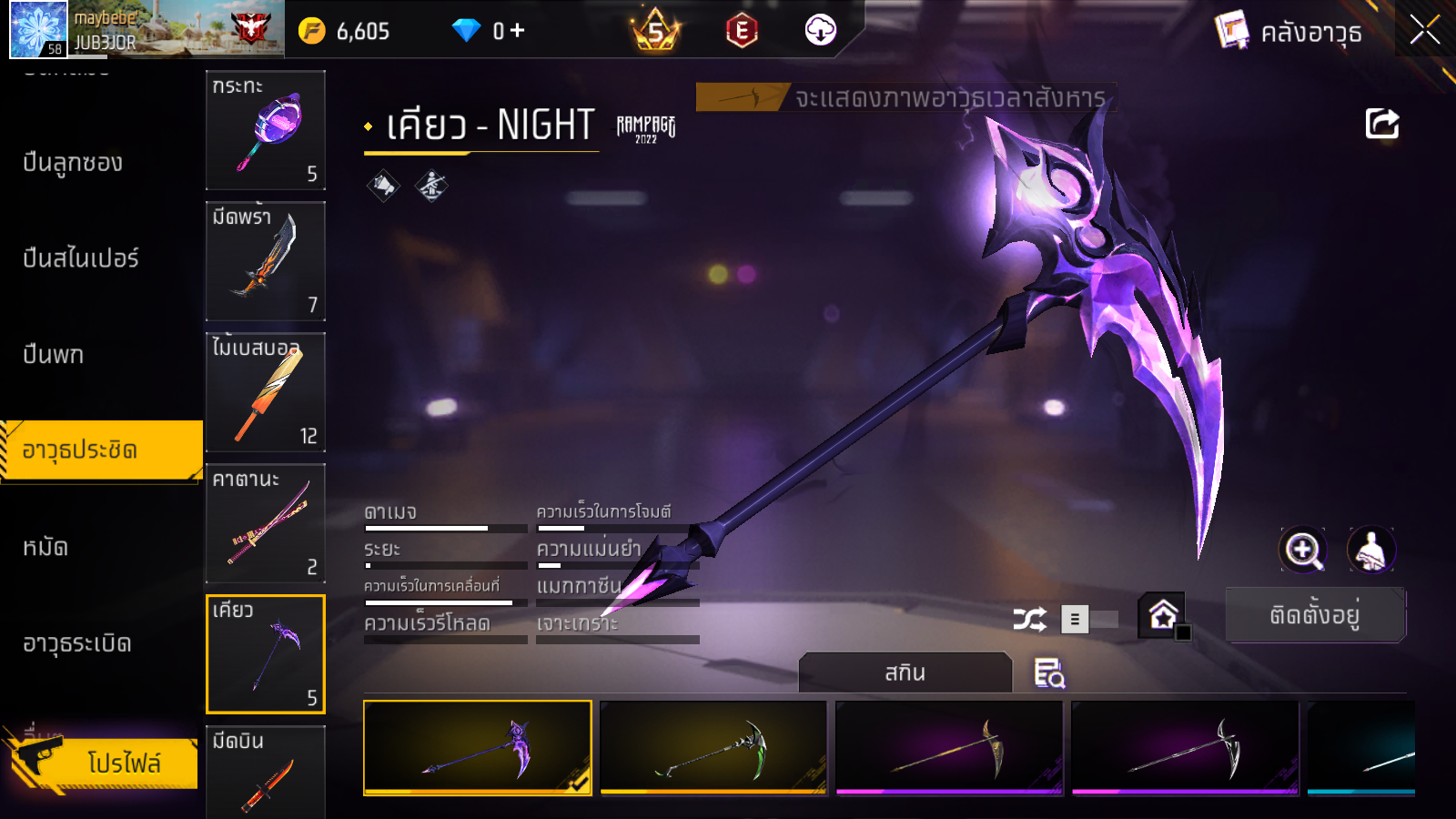Choose the machete (มีดพร้า) weapon

coord(266,261)
